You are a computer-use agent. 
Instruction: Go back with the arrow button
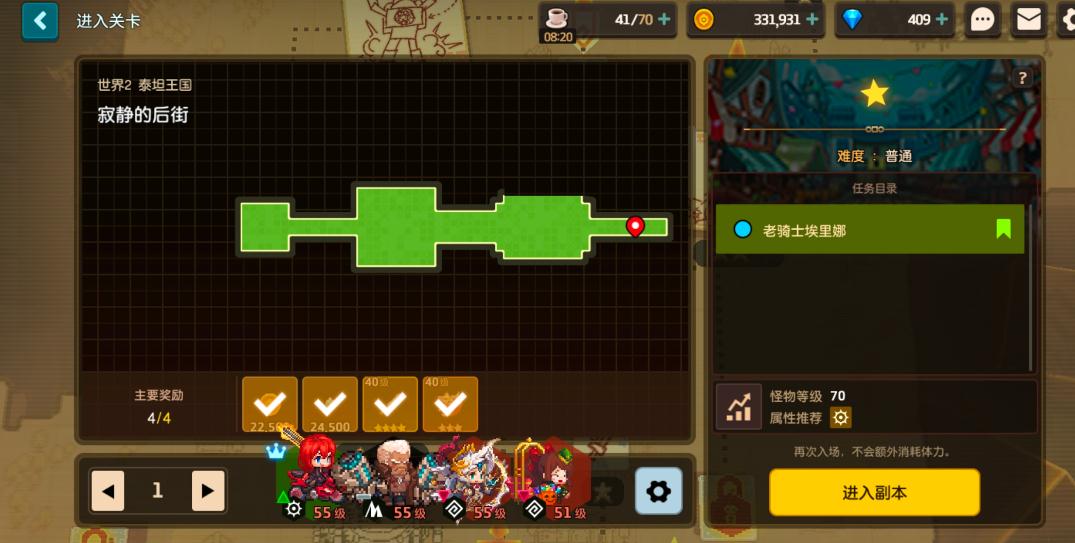pos(40,21)
